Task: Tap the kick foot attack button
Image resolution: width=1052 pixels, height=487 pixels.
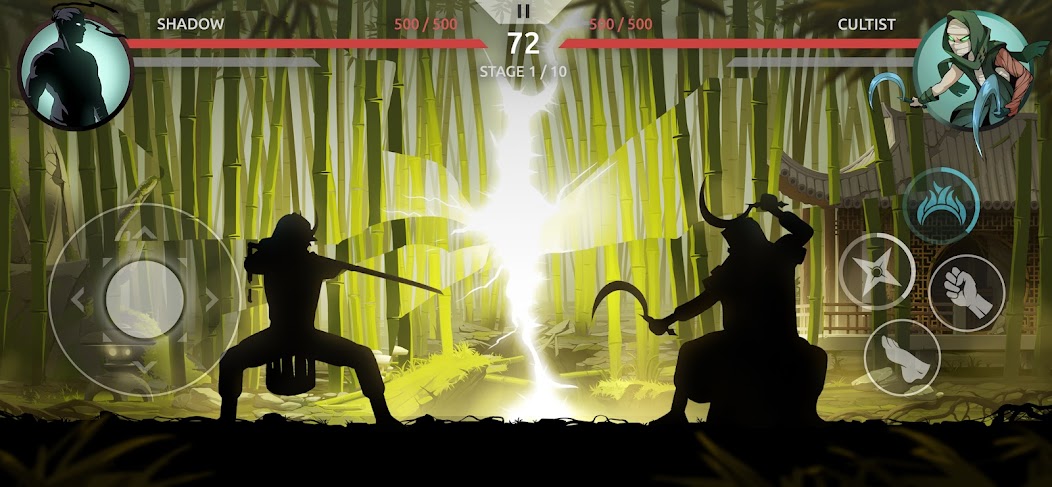Action: (902, 357)
